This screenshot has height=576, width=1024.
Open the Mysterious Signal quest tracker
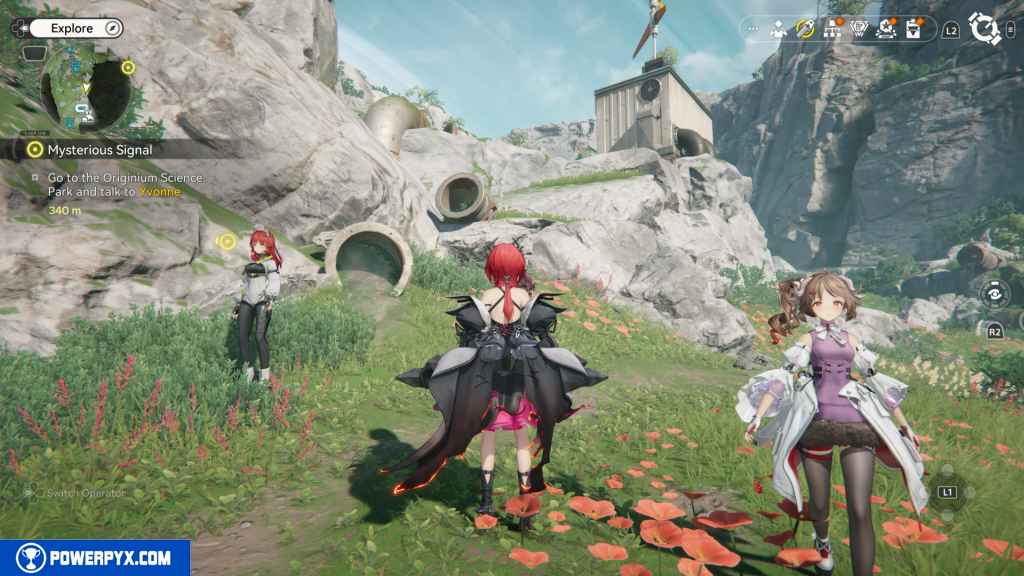pos(100,149)
